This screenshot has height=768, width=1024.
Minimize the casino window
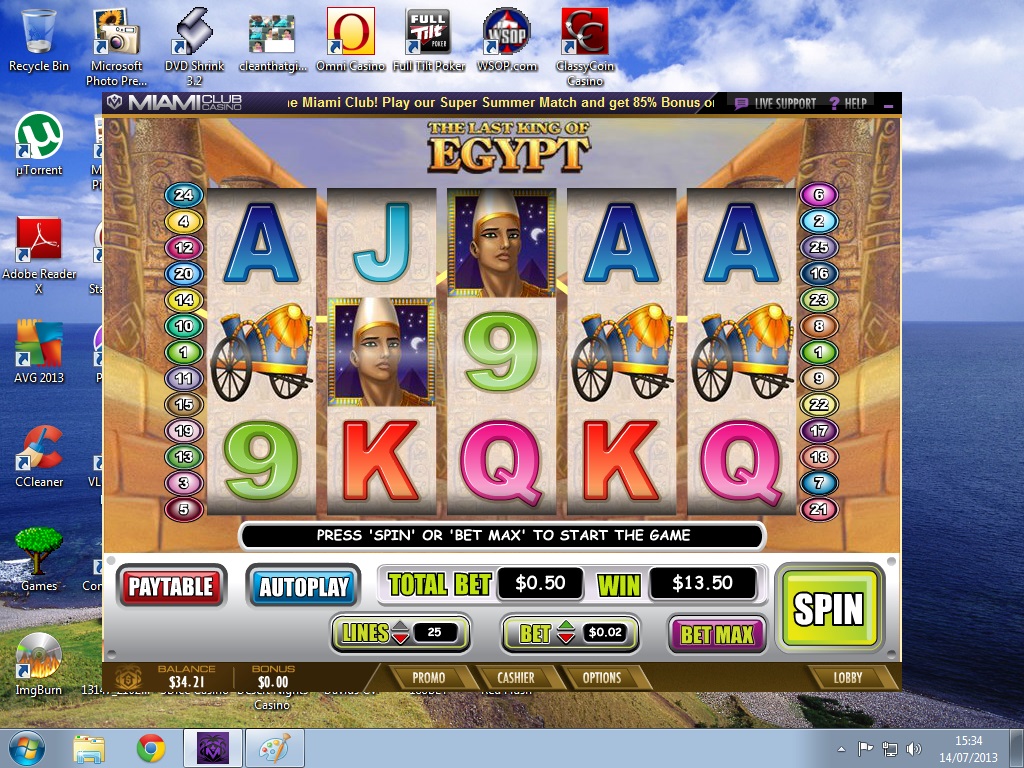[888, 103]
